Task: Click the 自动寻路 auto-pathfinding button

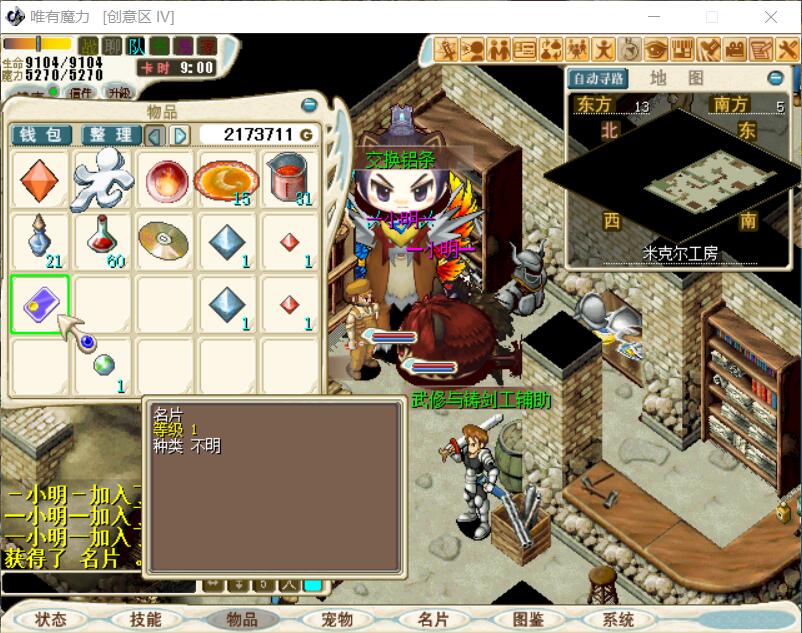Action: (x=597, y=78)
